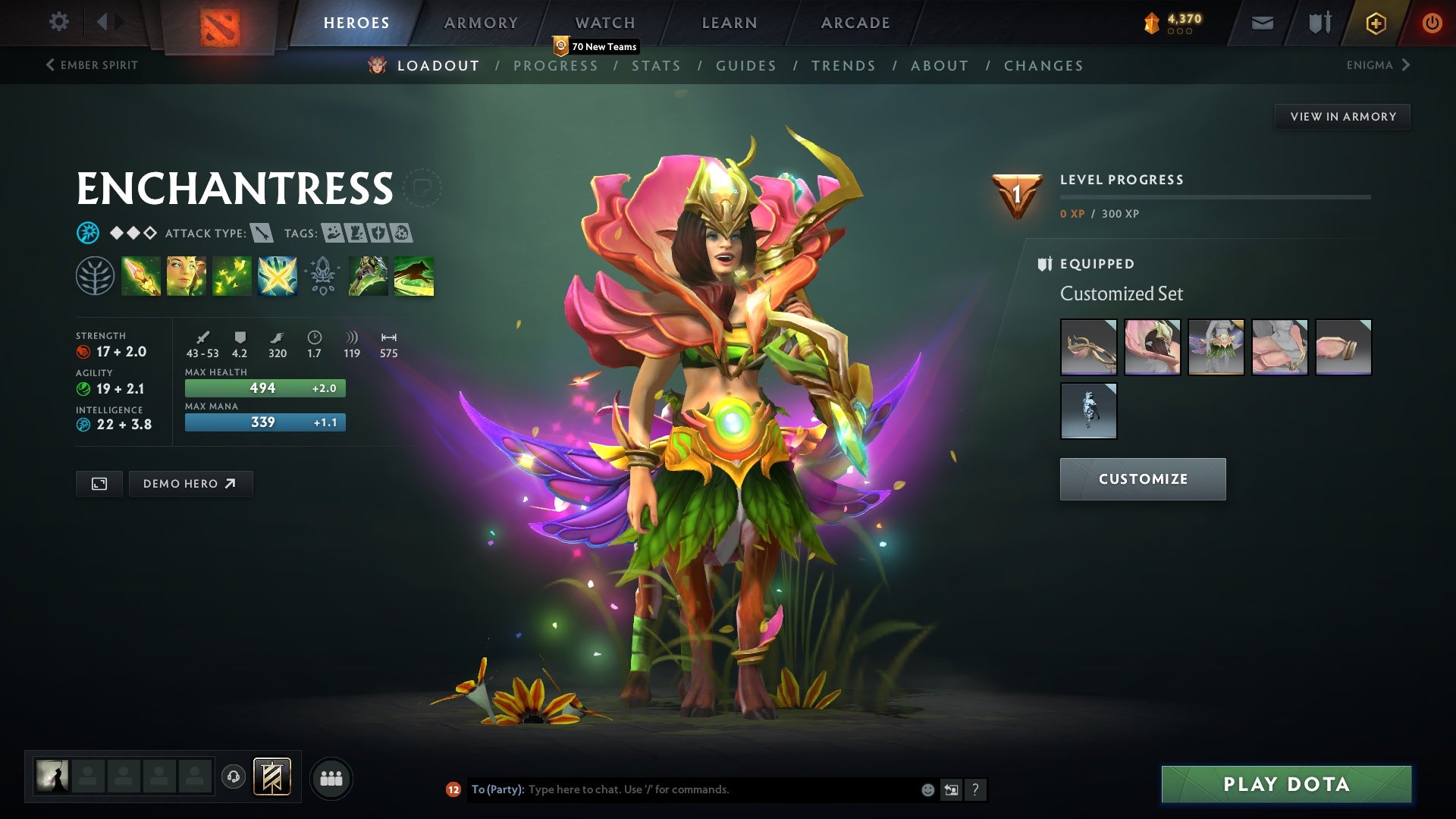Click the red power button
Viewport: 1456px width, 819px height.
[1432, 22]
